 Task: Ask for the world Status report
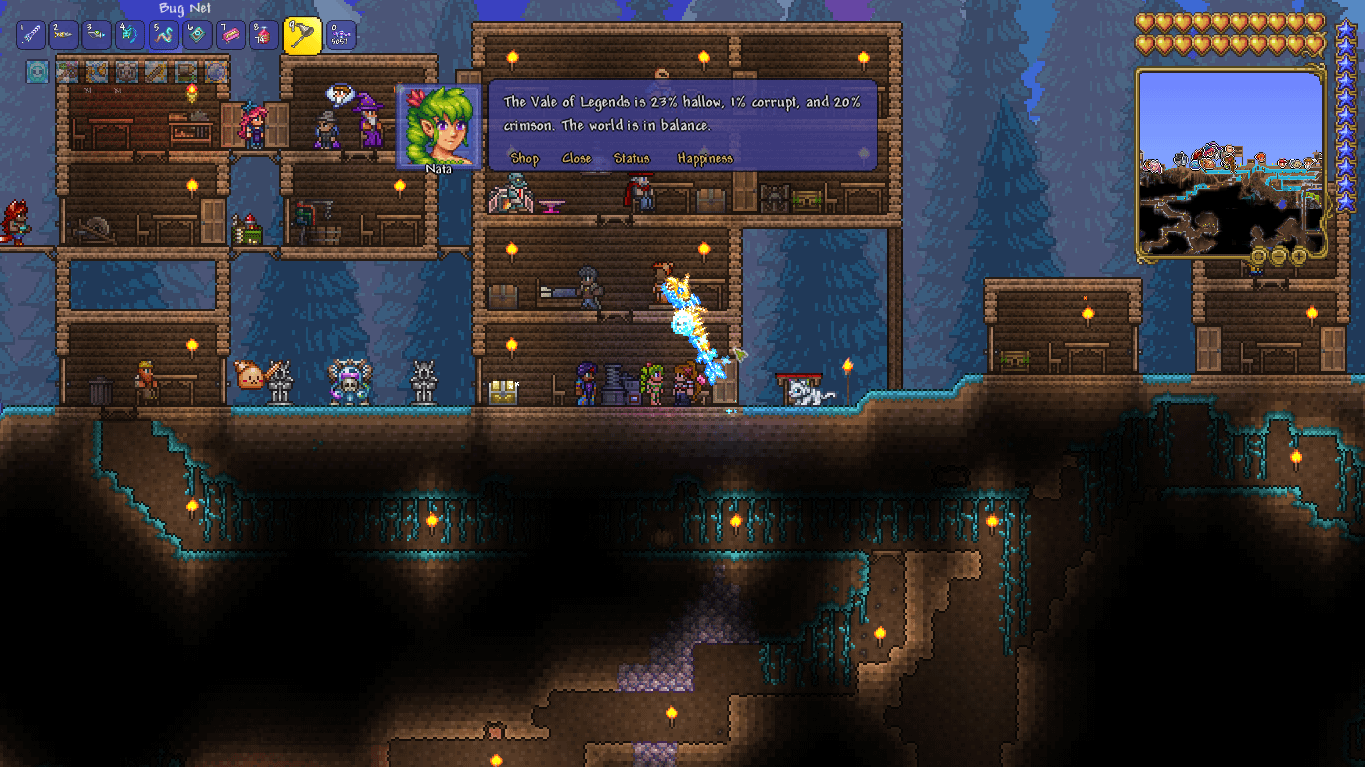pos(631,158)
